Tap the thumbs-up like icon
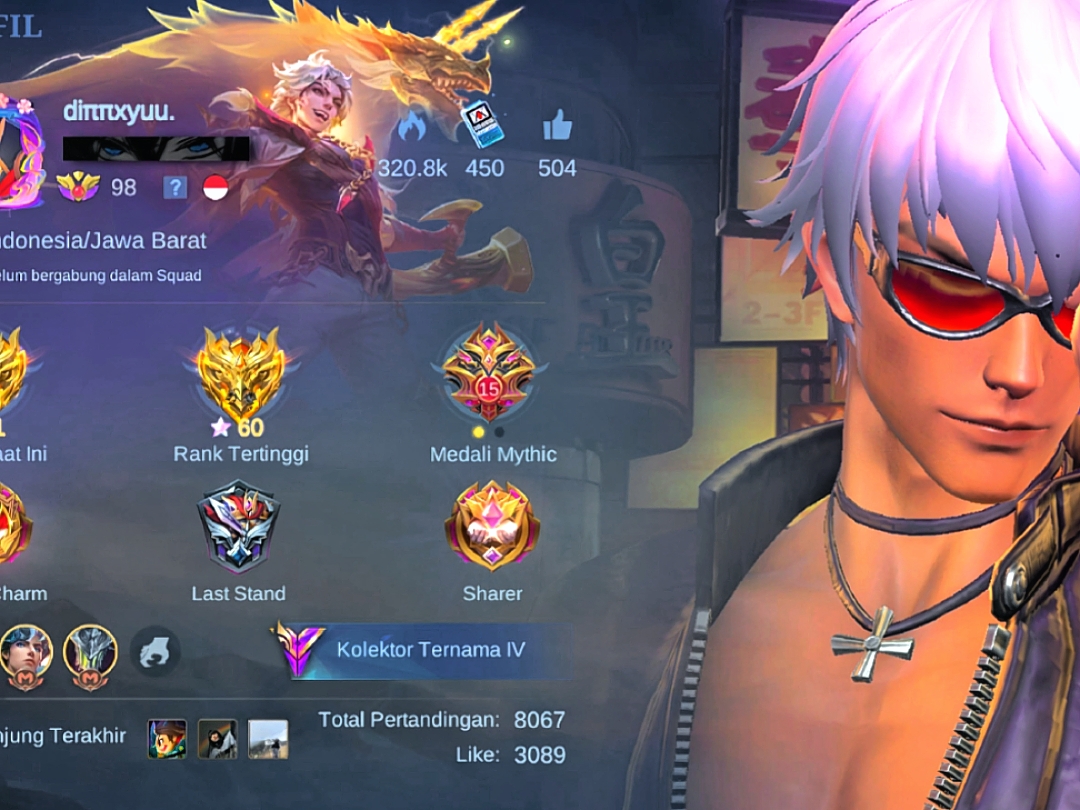This screenshot has height=810, width=1080. pyautogui.click(x=557, y=126)
